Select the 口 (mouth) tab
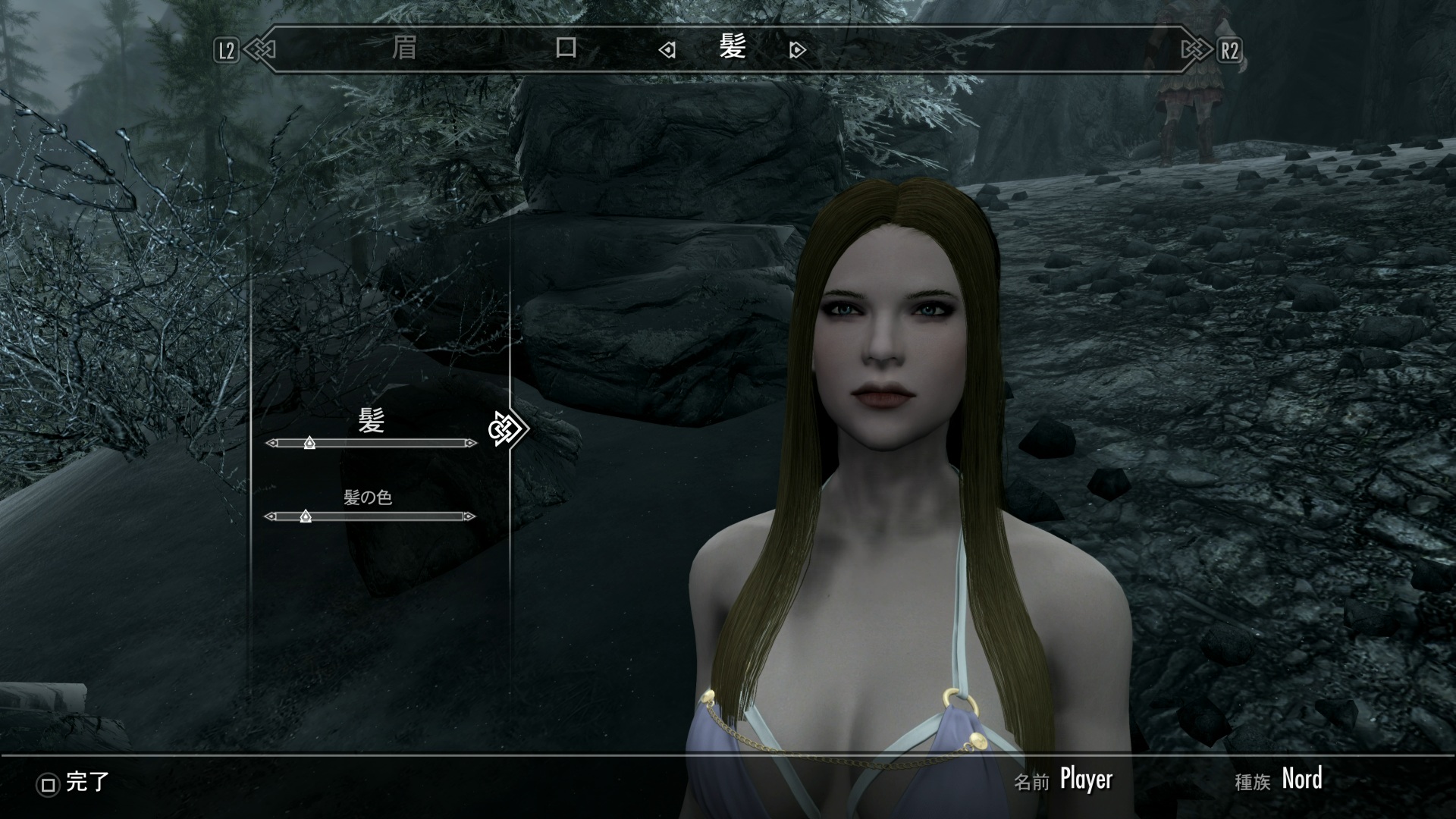Image resolution: width=1456 pixels, height=819 pixels. 566,49
